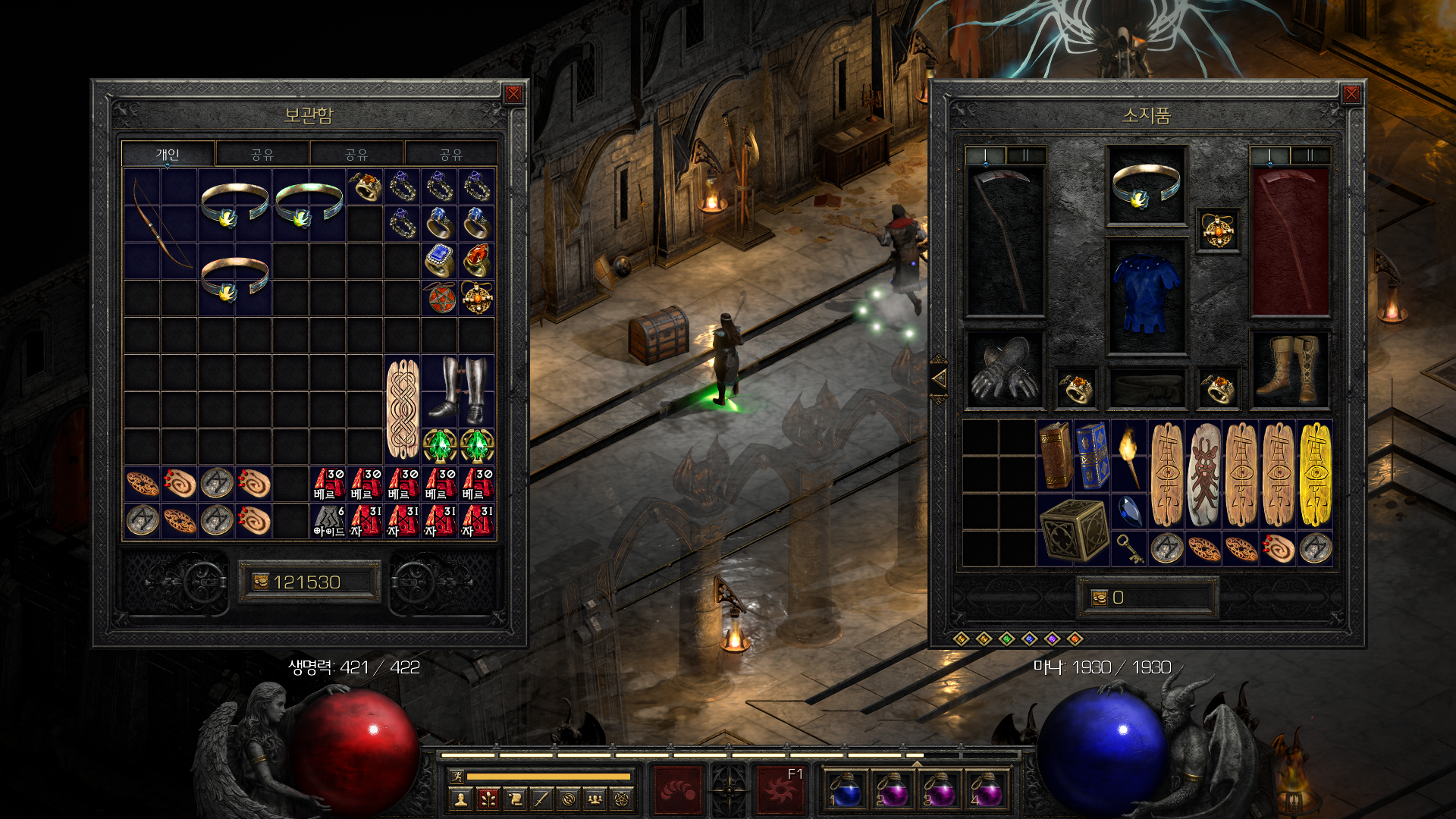Screen dimensions: 1456x819
Task: Select the golden grand charm
Action: pos(1315,474)
